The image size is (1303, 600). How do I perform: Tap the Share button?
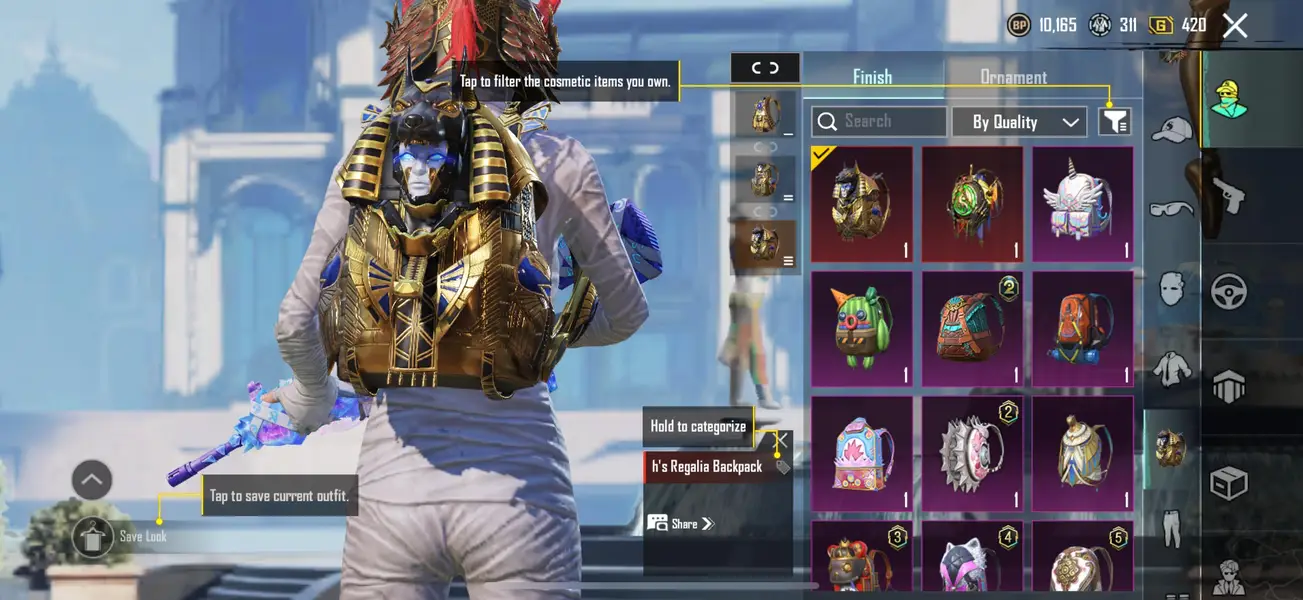[682, 523]
